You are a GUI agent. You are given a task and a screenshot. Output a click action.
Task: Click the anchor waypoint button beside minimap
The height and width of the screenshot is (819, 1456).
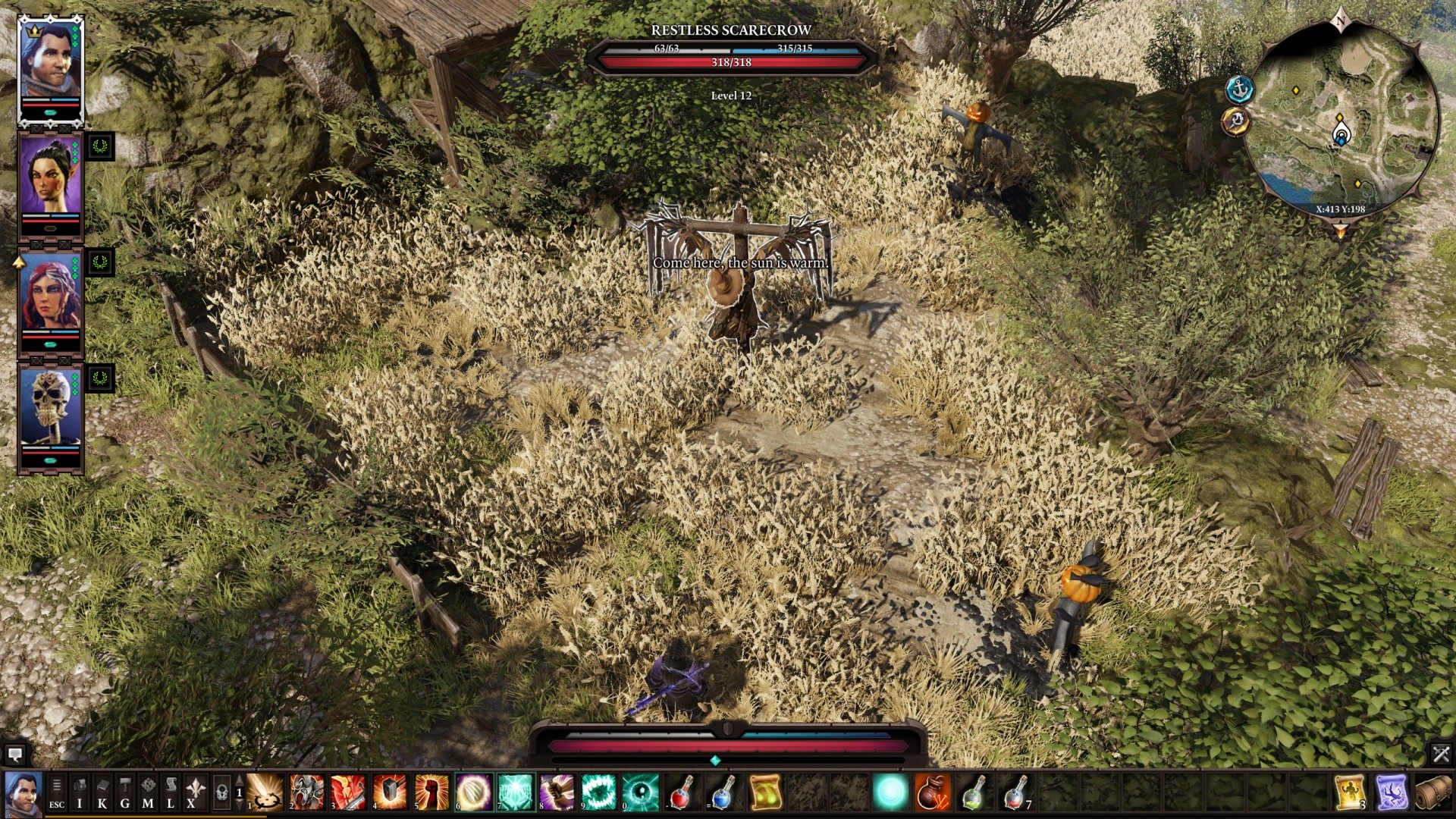click(x=1240, y=89)
